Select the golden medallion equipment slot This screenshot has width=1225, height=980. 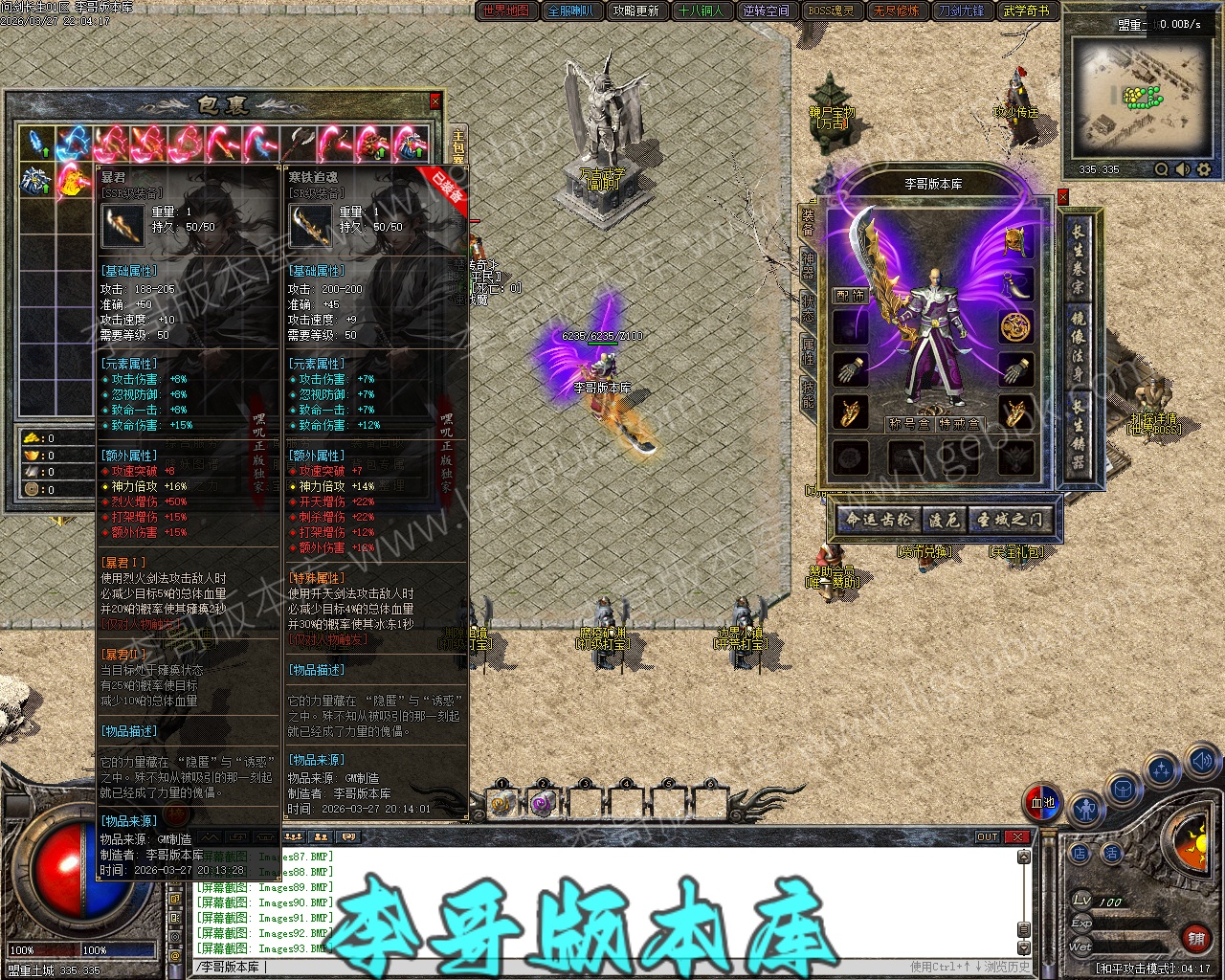[x=1015, y=326]
